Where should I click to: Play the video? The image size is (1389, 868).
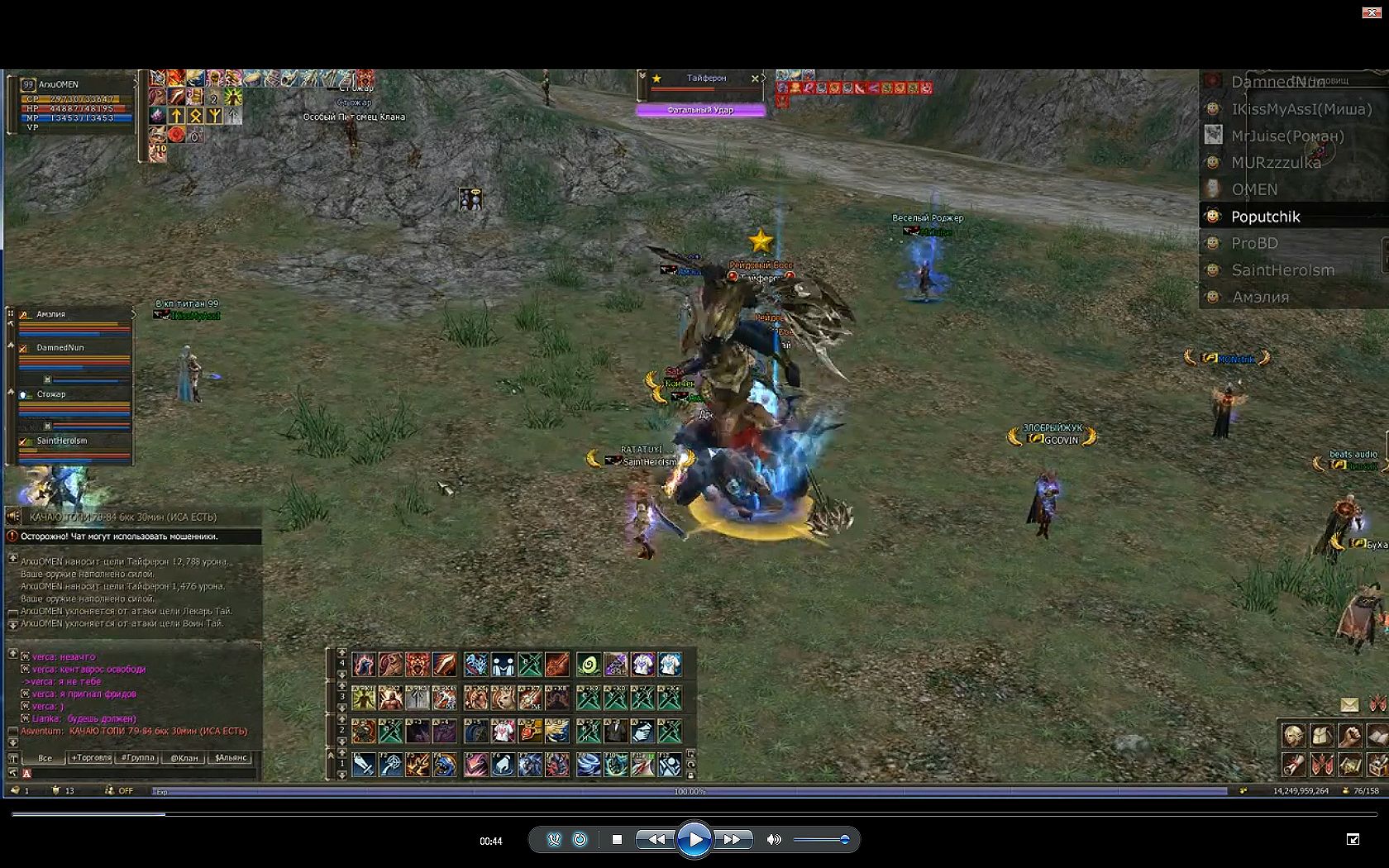tap(694, 840)
